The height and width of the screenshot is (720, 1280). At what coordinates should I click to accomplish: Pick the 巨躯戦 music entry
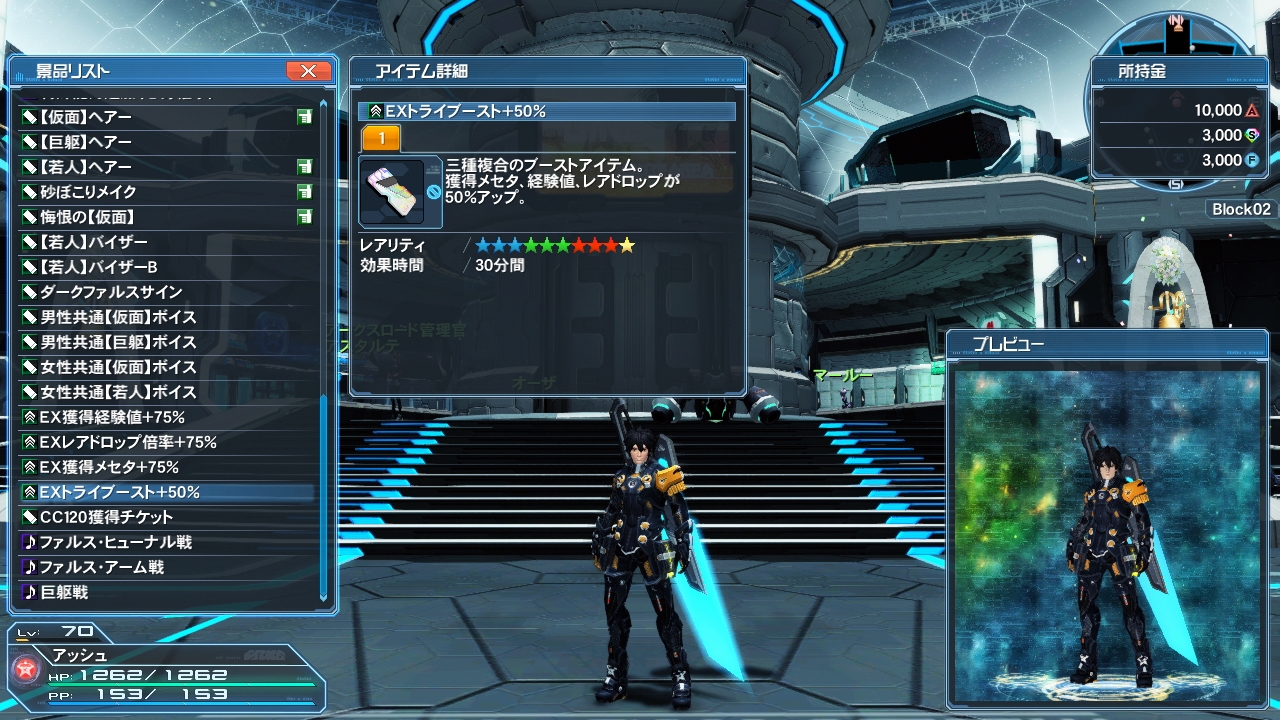coord(64,592)
